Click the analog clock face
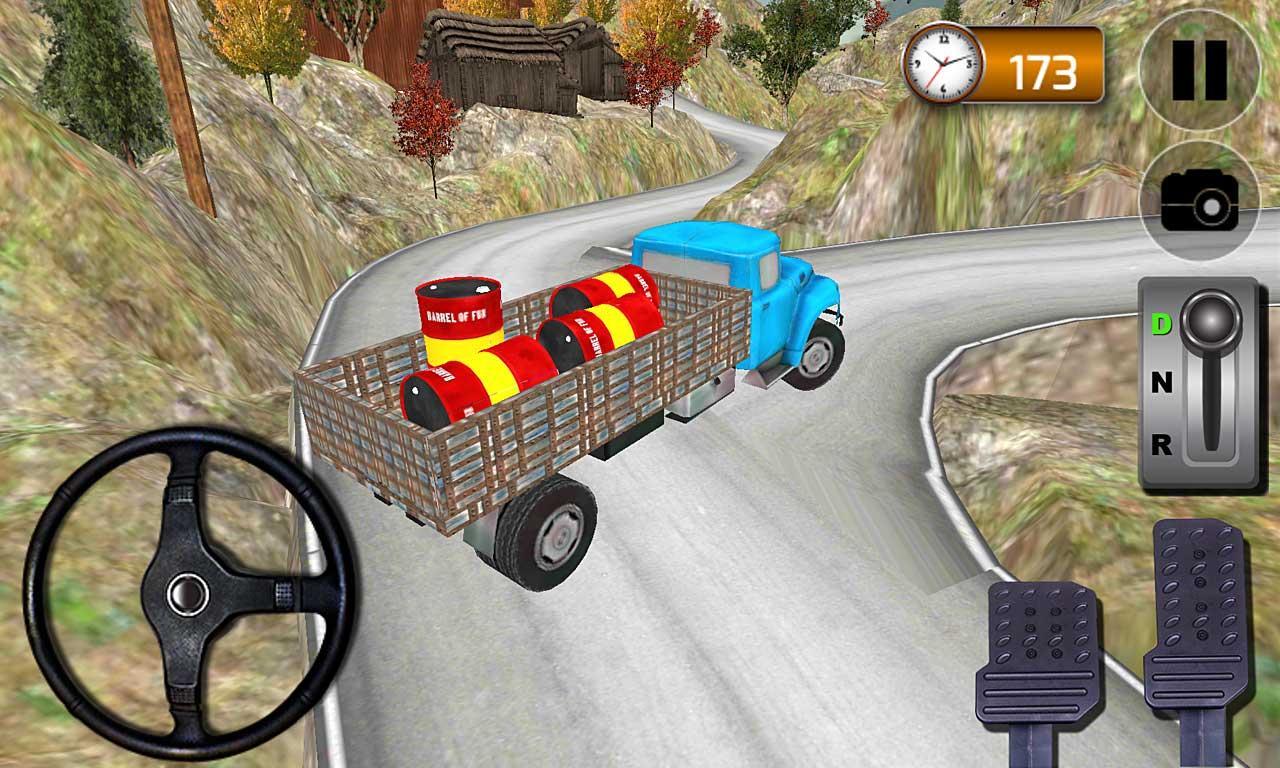The image size is (1280, 768). tap(943, 65)
